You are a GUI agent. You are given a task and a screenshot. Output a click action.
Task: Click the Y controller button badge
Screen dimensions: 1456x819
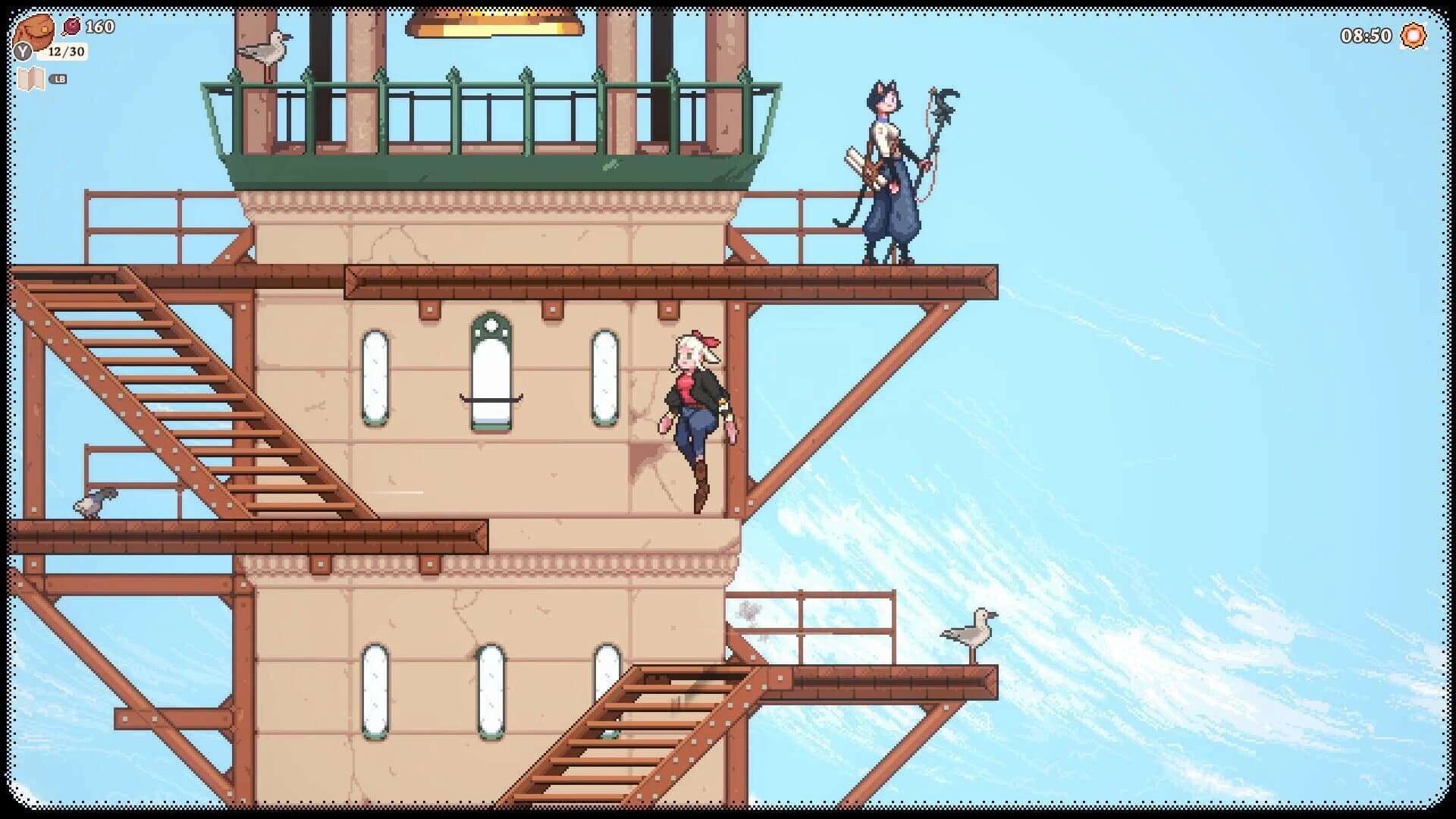click(x=23, y=50)
